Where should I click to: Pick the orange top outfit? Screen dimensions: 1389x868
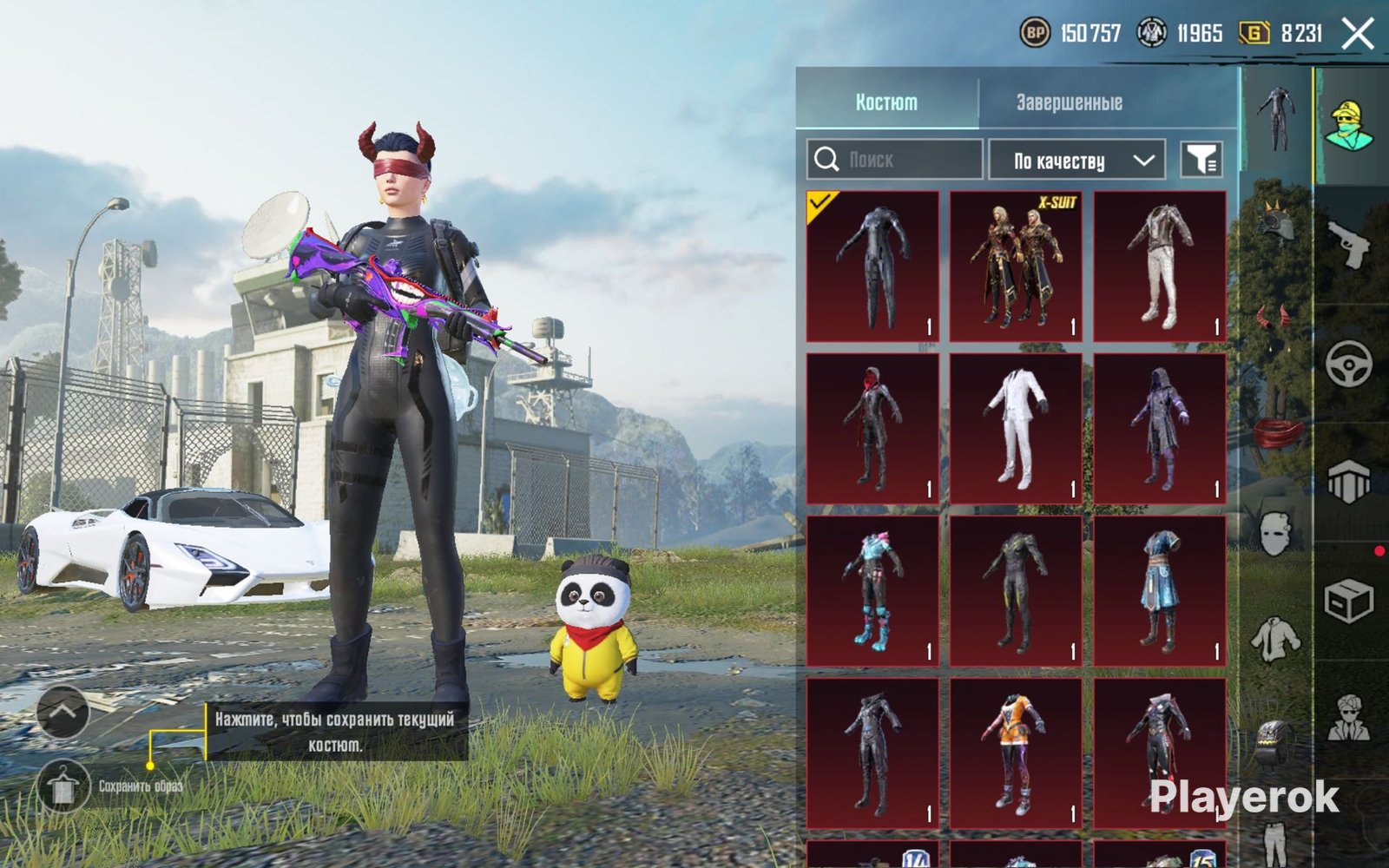pyautogui.click(x=1016, y=753)
